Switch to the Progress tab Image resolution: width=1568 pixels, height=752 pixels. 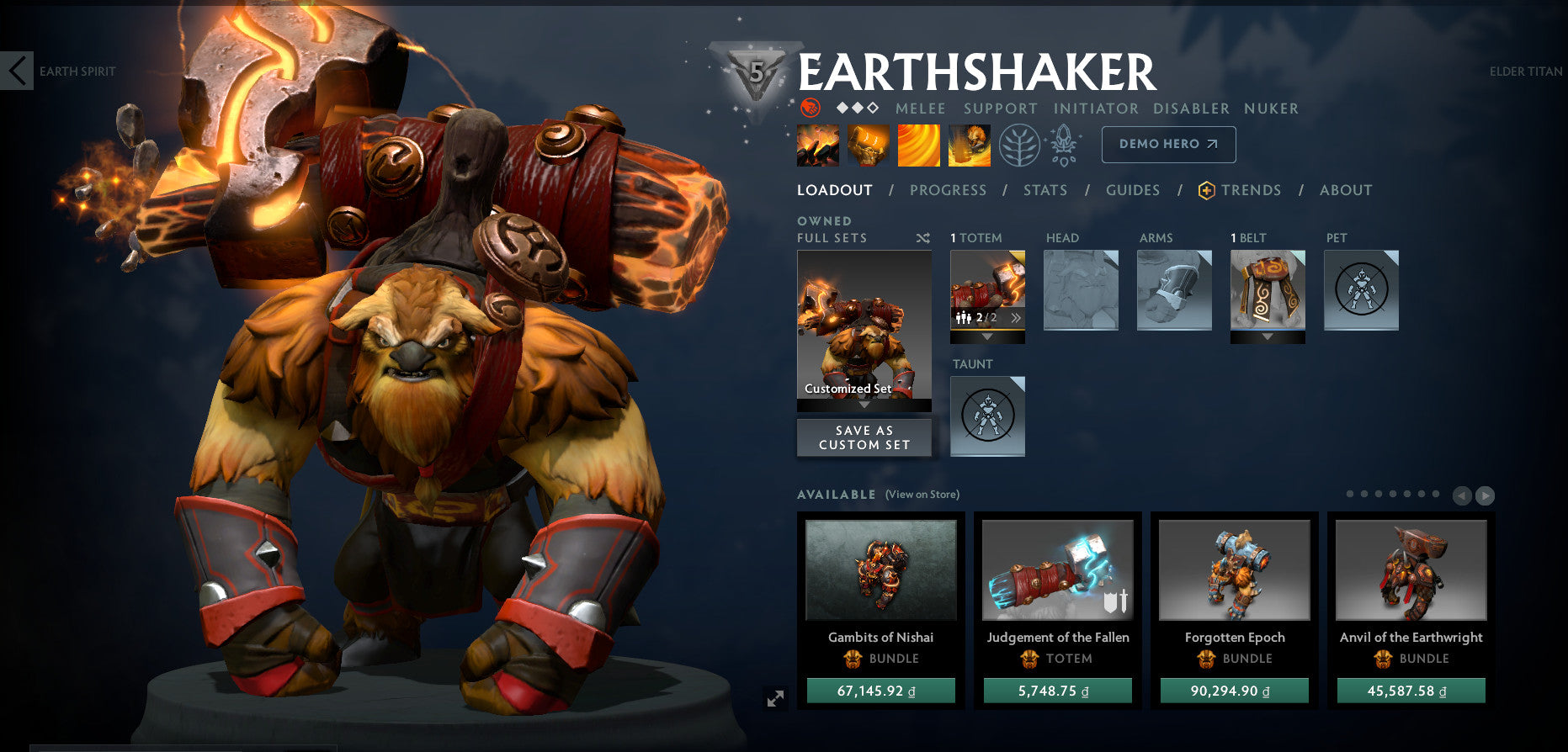[948, 190]
